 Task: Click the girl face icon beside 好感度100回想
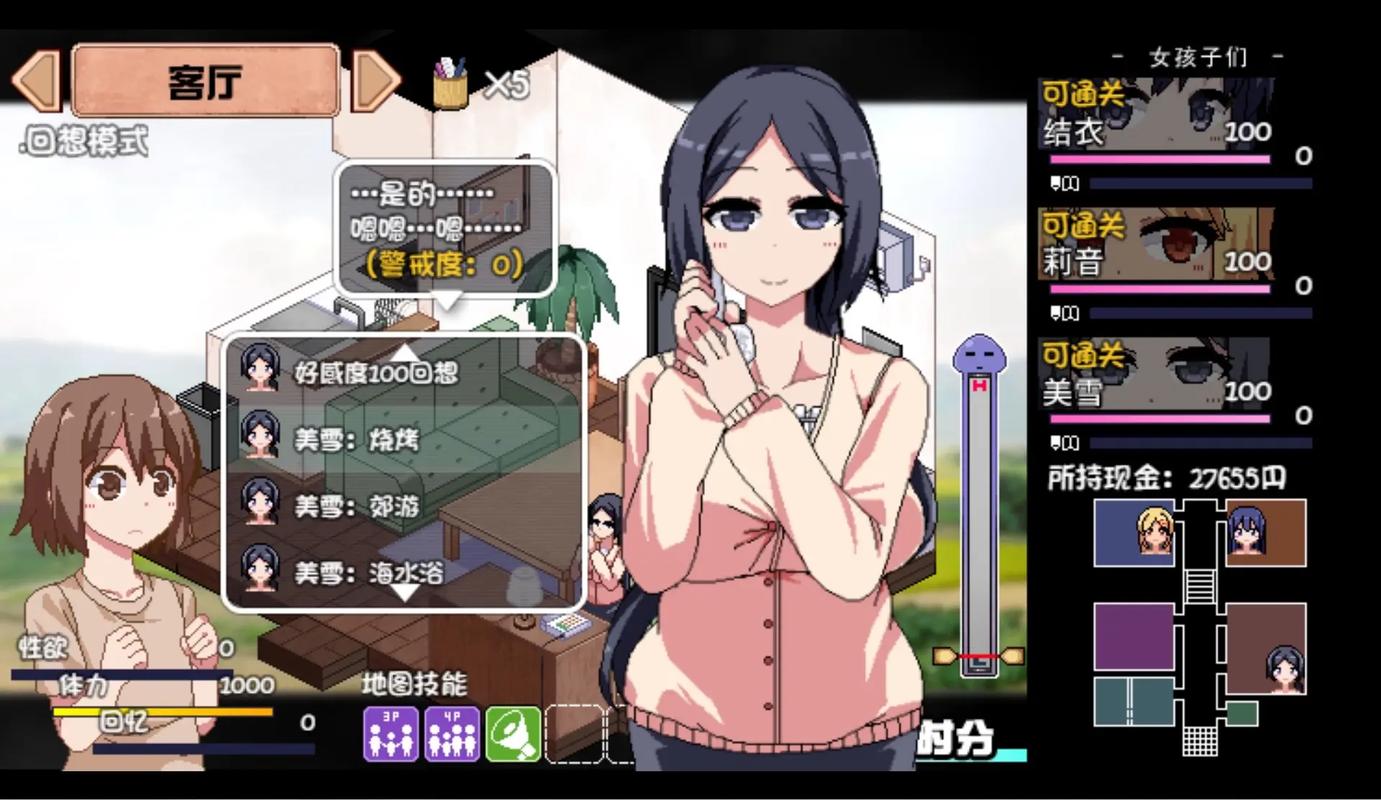pos(259,371)
